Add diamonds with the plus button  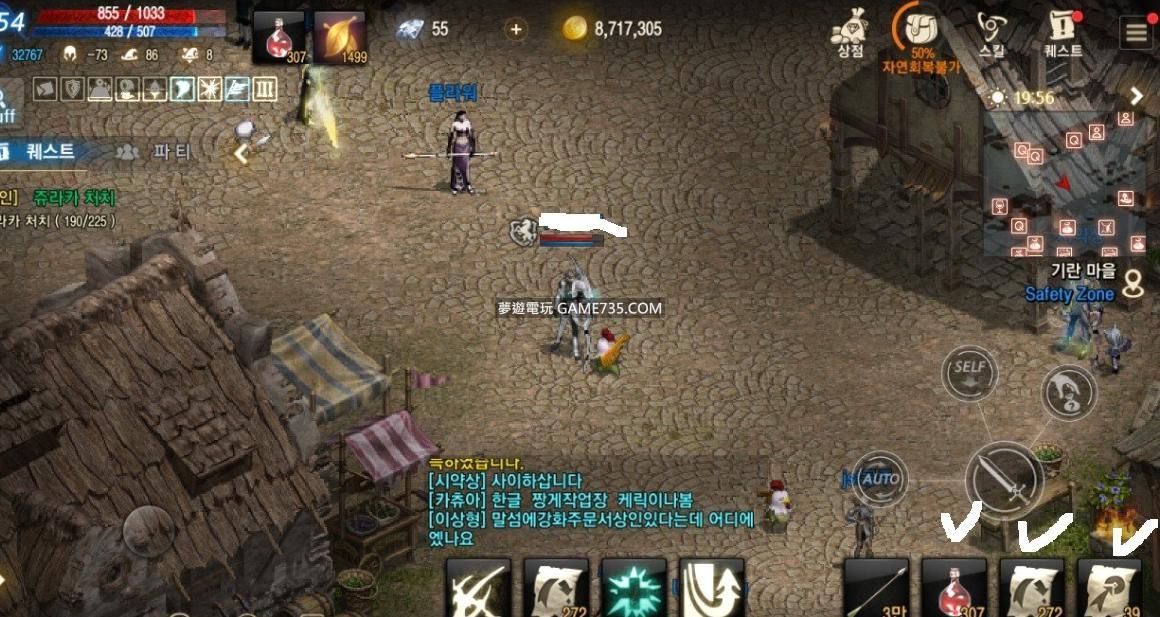click(x=516, y=29)
